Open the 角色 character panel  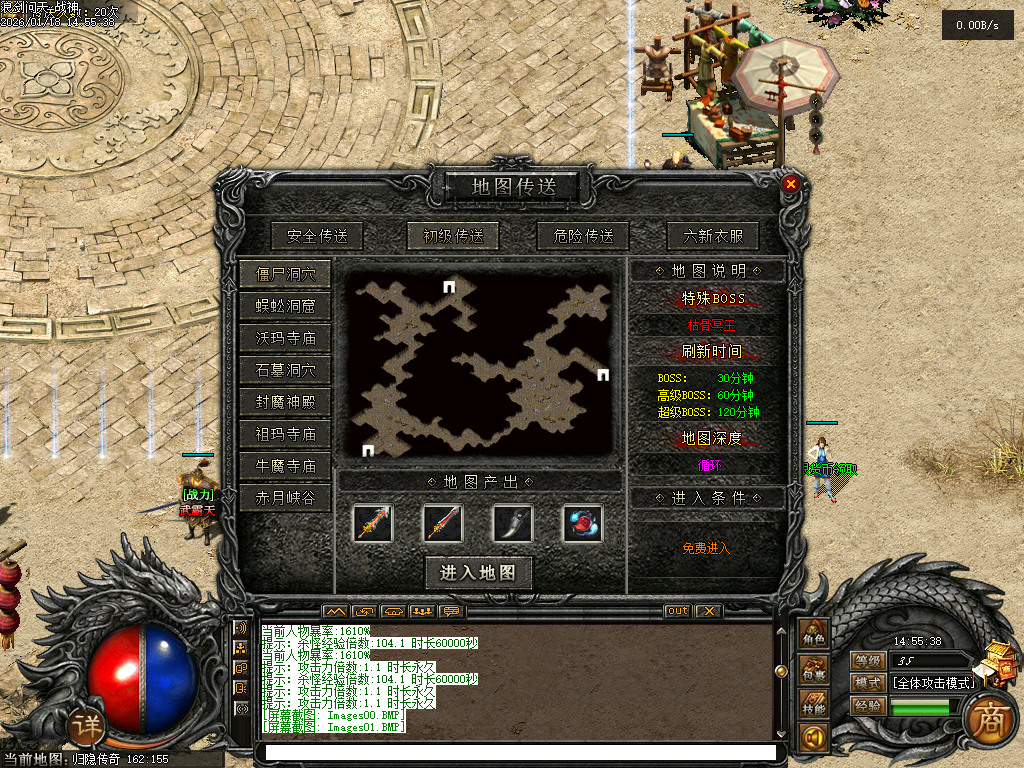pyautogui.click(x=813, y=635)
